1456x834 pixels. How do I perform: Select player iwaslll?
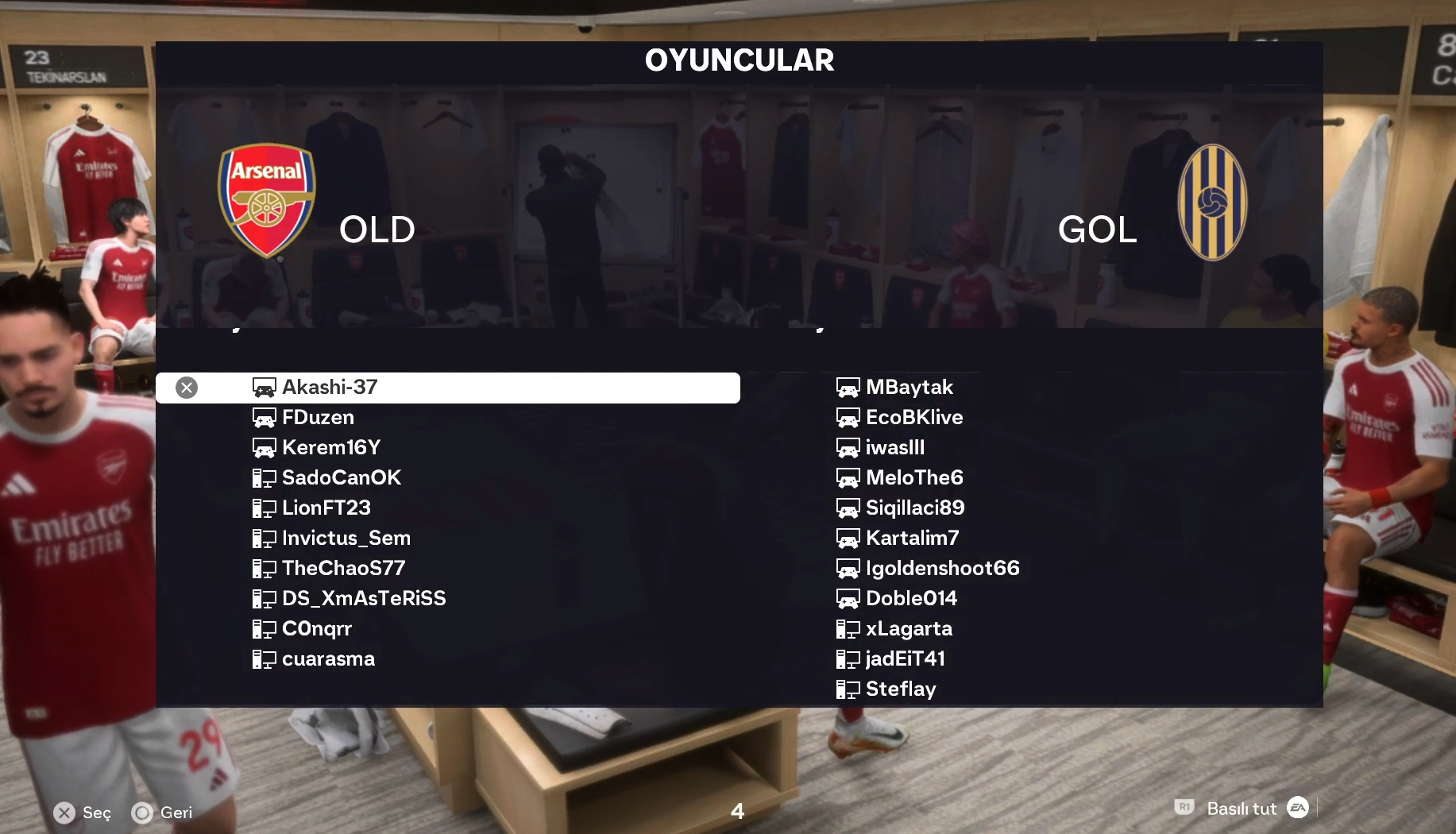[x=894, y=448]
